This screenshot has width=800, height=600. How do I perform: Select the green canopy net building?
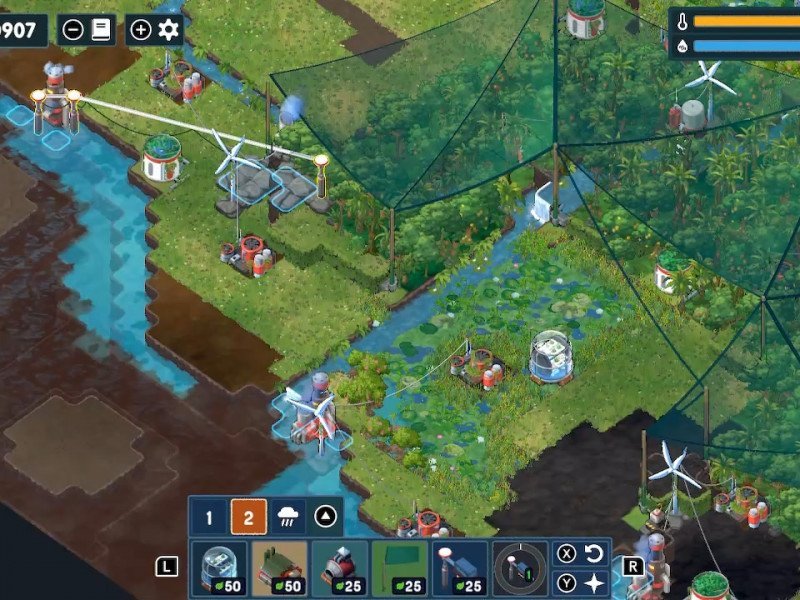(400, 569)
